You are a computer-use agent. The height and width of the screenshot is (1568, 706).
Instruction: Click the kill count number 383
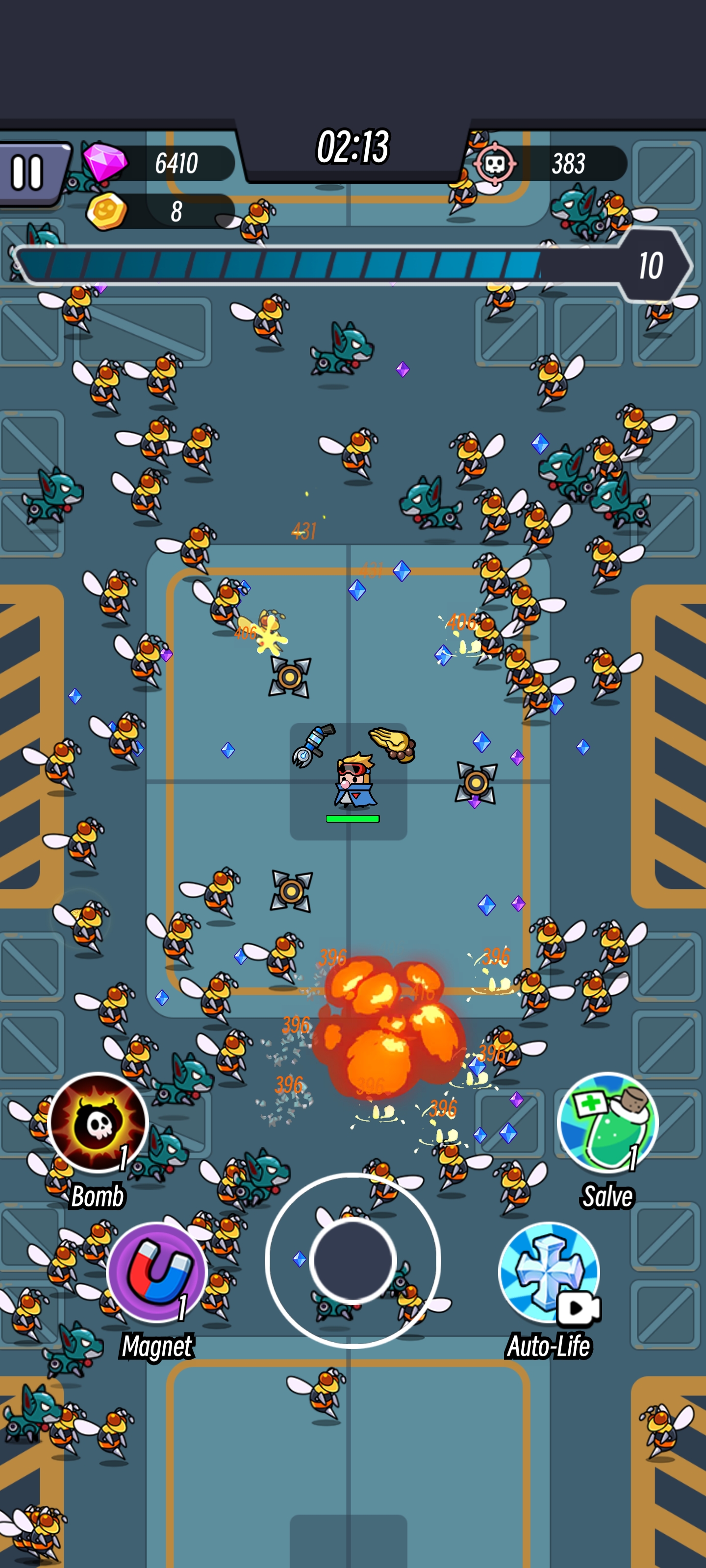click(569, 163)
